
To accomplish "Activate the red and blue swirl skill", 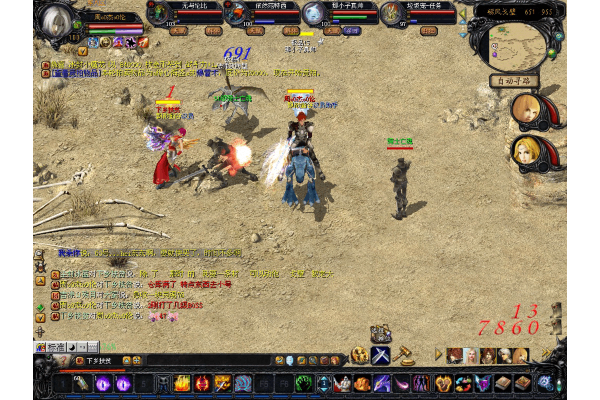I will pyautogui.click(x=462, y=383).
